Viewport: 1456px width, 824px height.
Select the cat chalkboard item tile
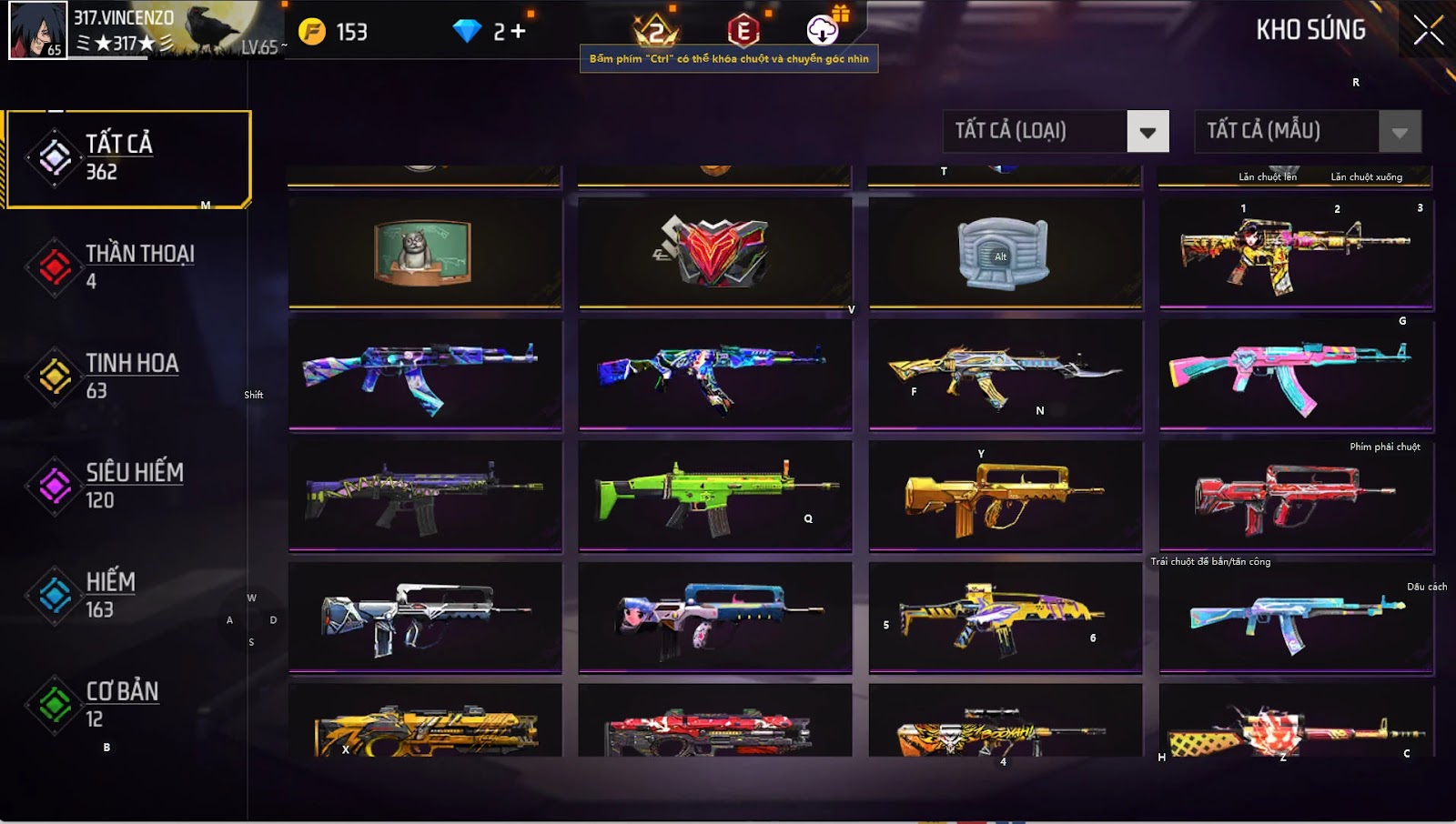pos(425,253)
